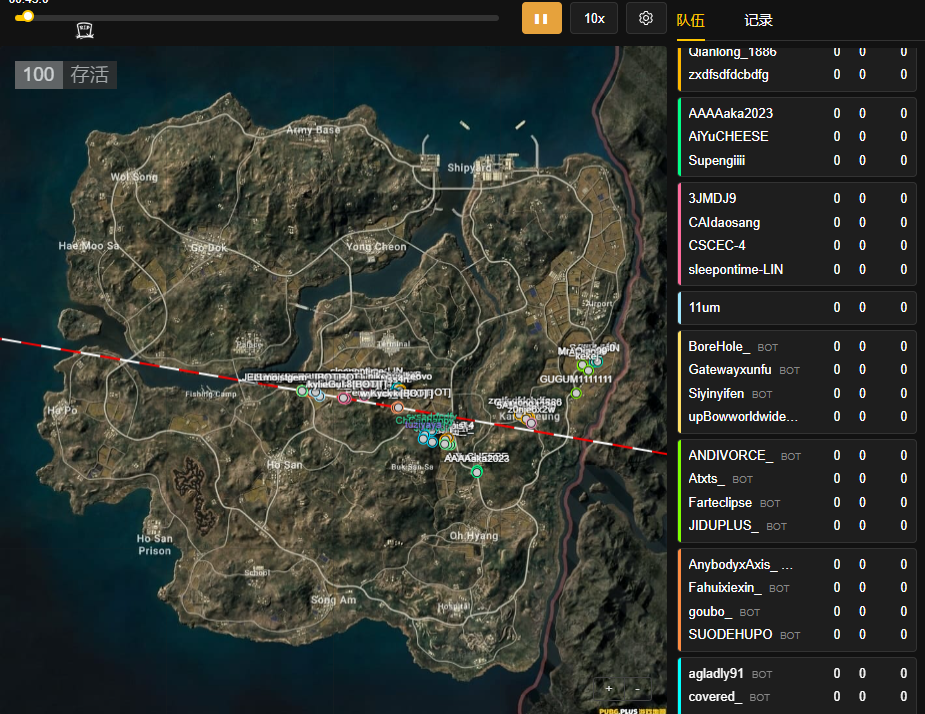Choose agladly91 bot player row
The width and height of the screenshot is (925, 714).
(x=716, y=673)
